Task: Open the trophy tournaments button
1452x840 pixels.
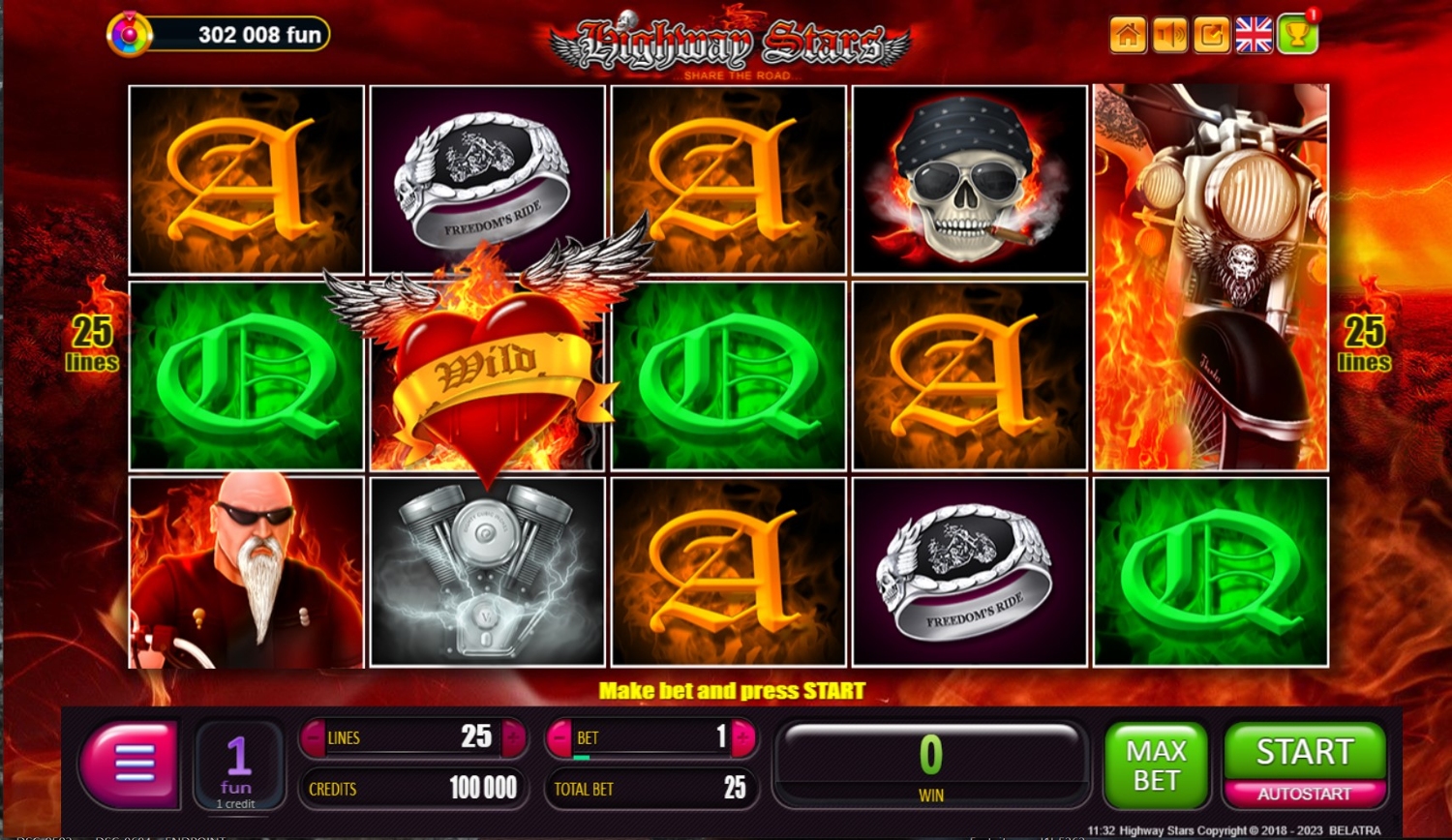Action: pos(1296,36)
